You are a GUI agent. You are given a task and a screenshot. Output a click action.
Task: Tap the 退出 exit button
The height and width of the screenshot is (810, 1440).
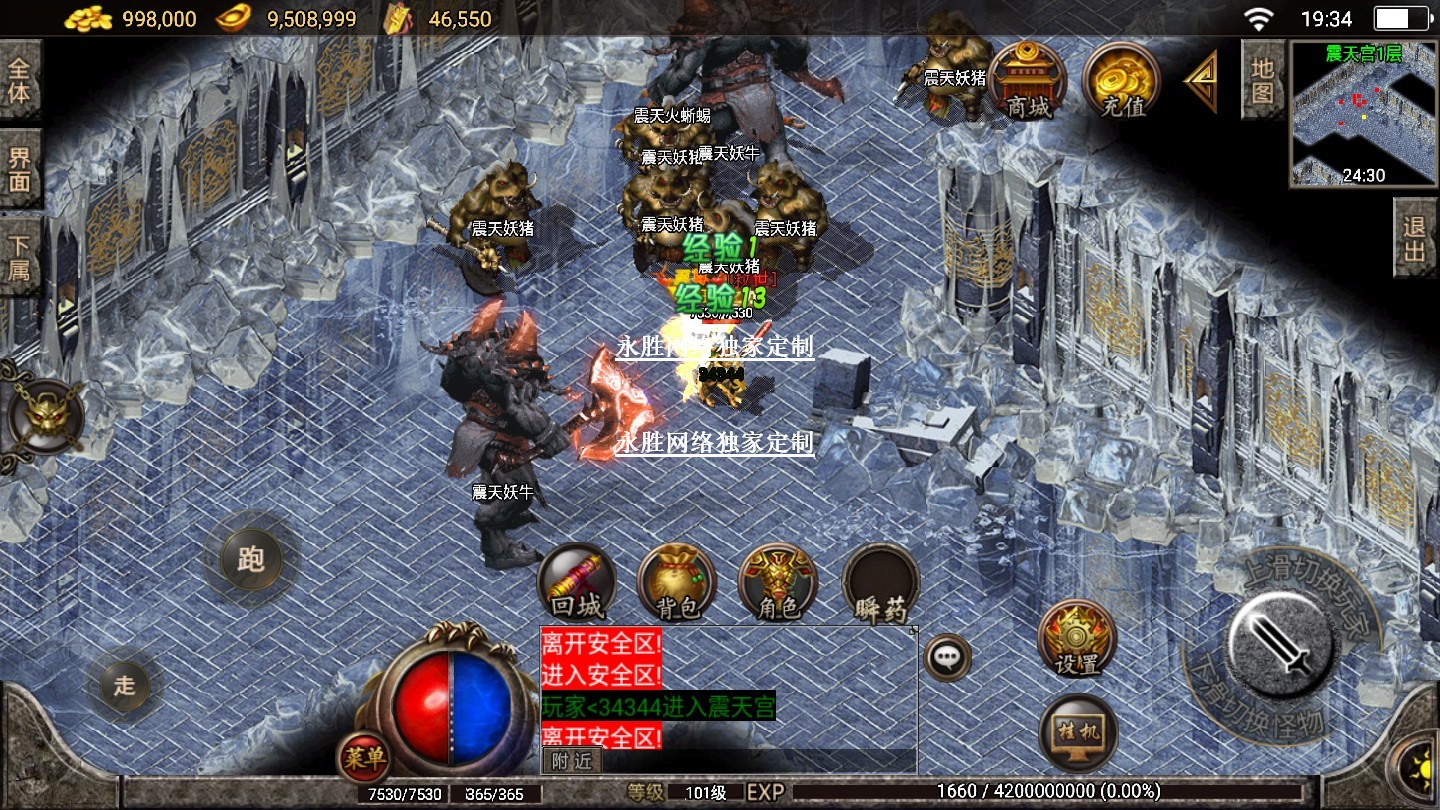click(x=1415, y=238)
